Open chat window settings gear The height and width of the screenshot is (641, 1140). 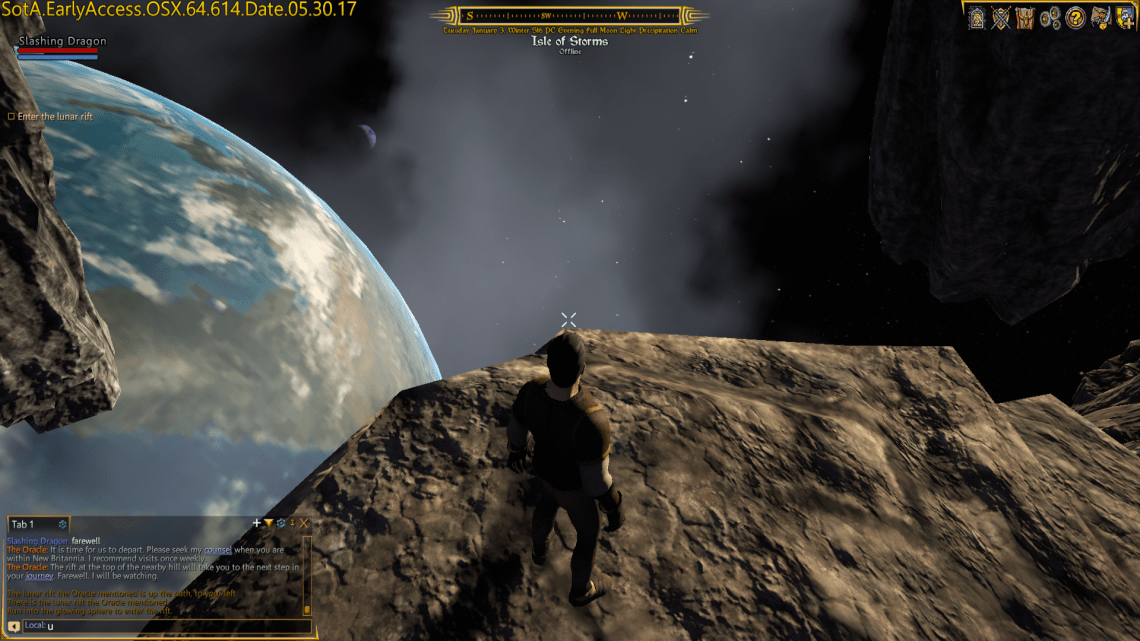(280, 523)
